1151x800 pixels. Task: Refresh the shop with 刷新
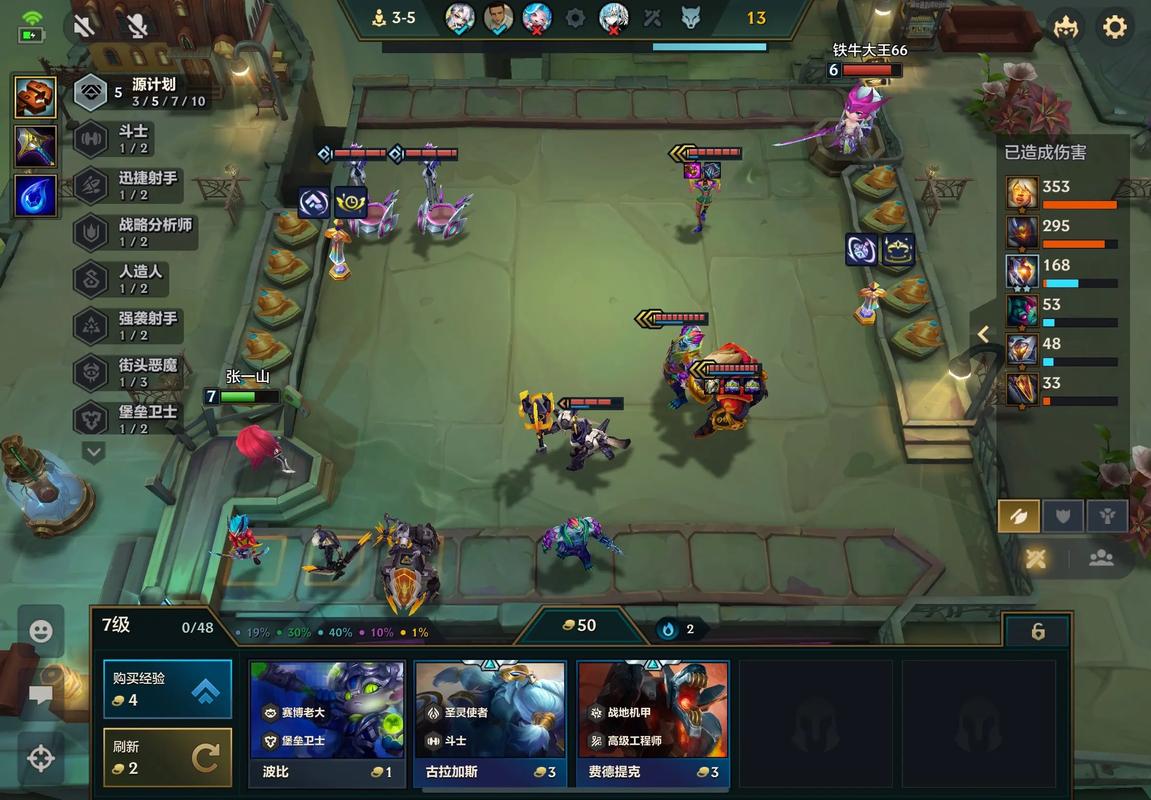(x=167, y=757)
